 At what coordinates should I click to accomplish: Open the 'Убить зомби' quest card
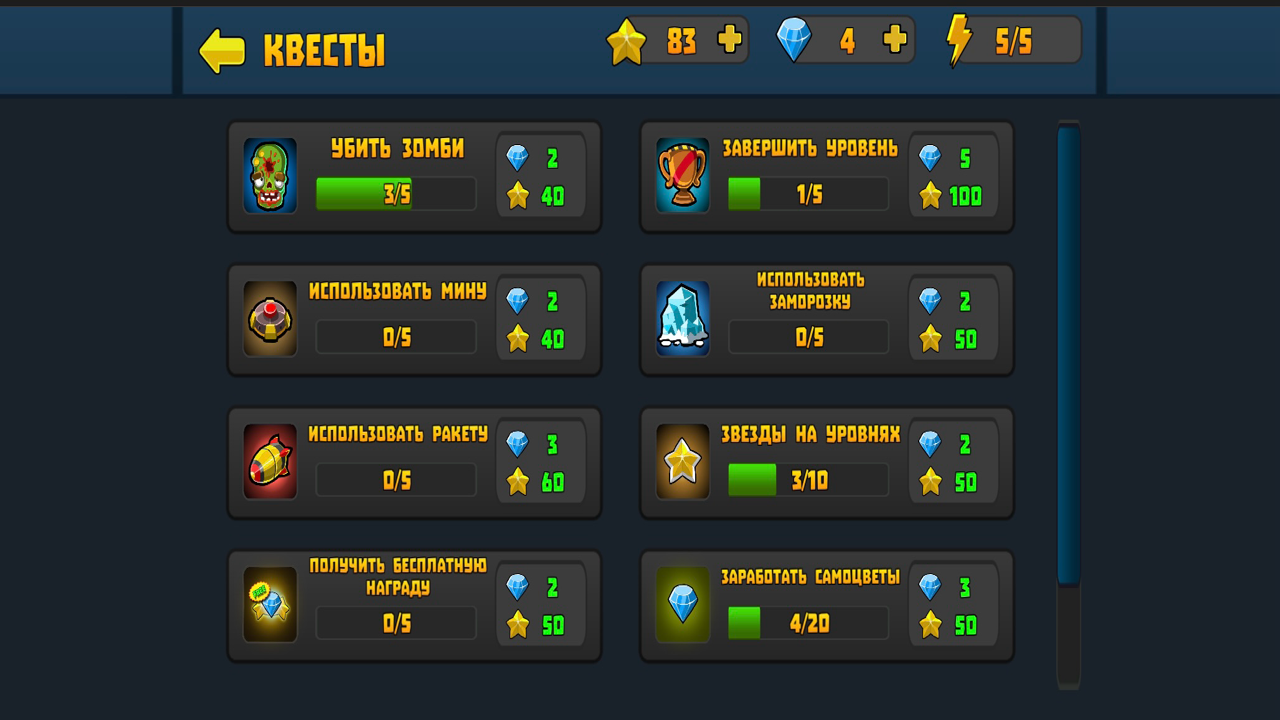pyautogui.click(x=413, y=177)
